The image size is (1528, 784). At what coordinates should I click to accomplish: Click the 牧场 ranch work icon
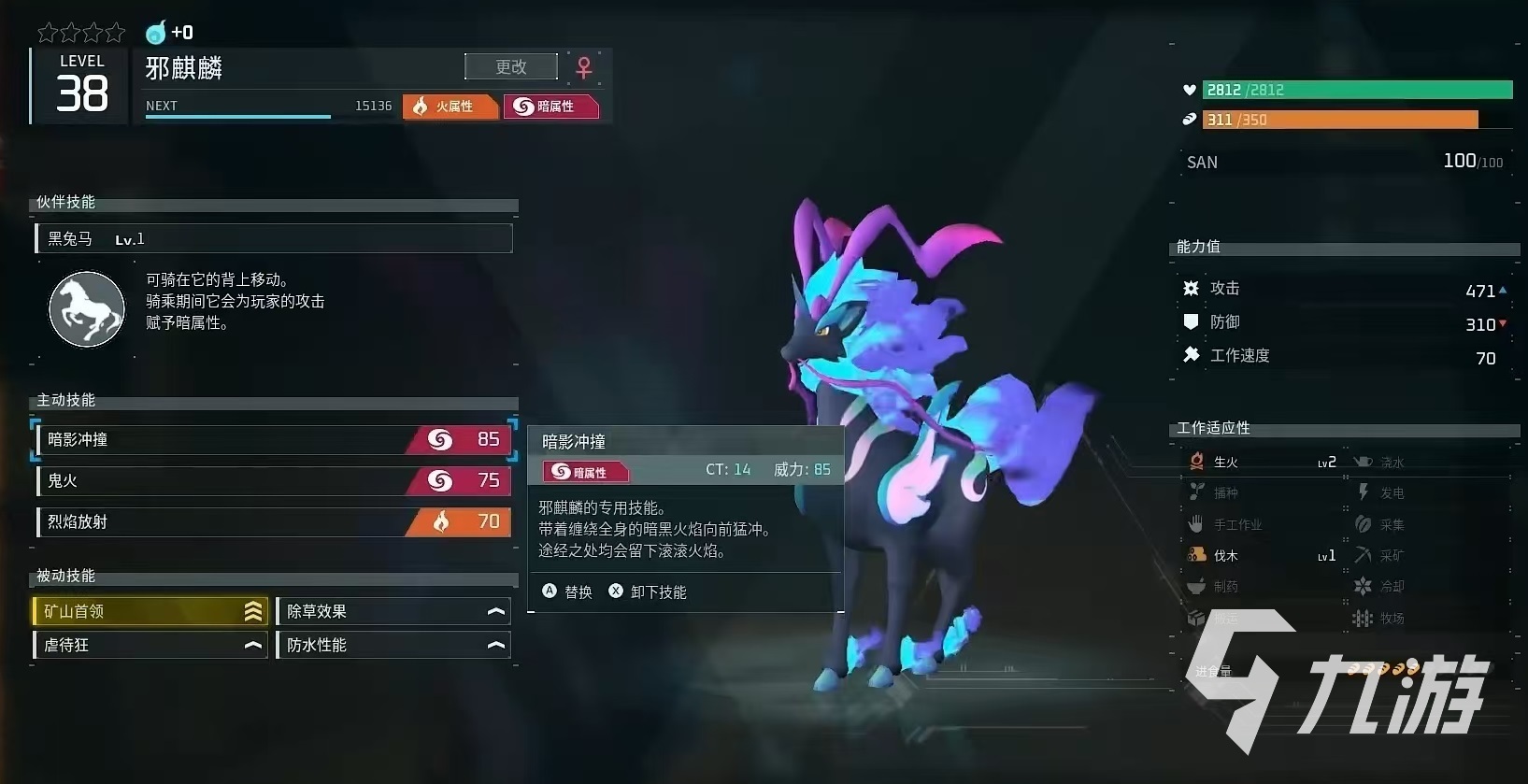(x=1364, y=618)
